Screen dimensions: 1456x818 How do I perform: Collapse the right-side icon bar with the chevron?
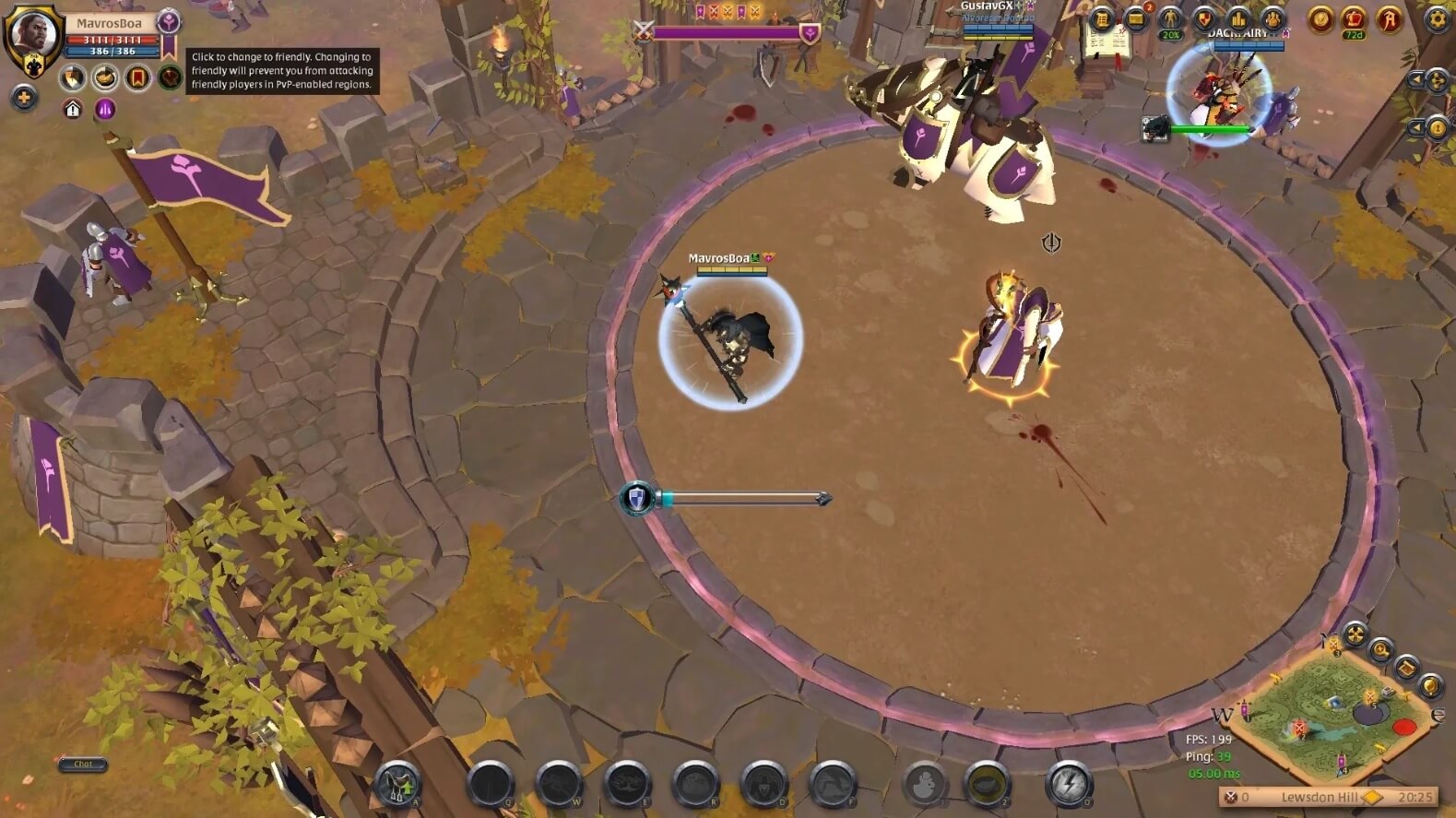(x=1417, y=80)
